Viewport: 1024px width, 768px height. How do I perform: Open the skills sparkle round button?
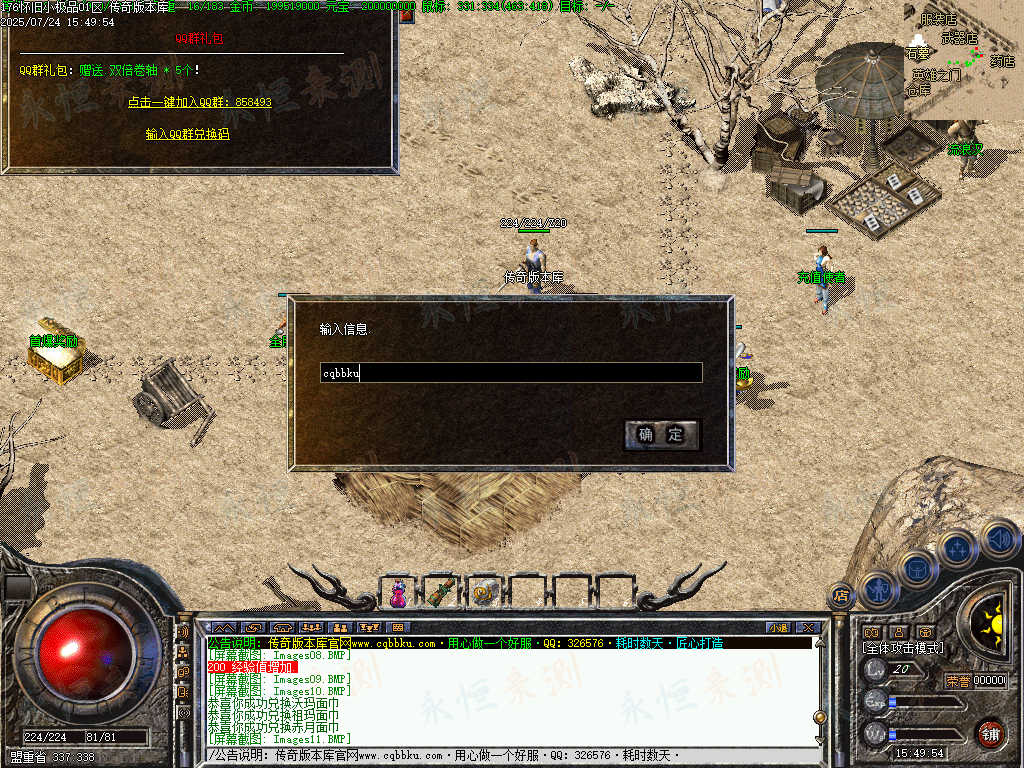(957, 549)
